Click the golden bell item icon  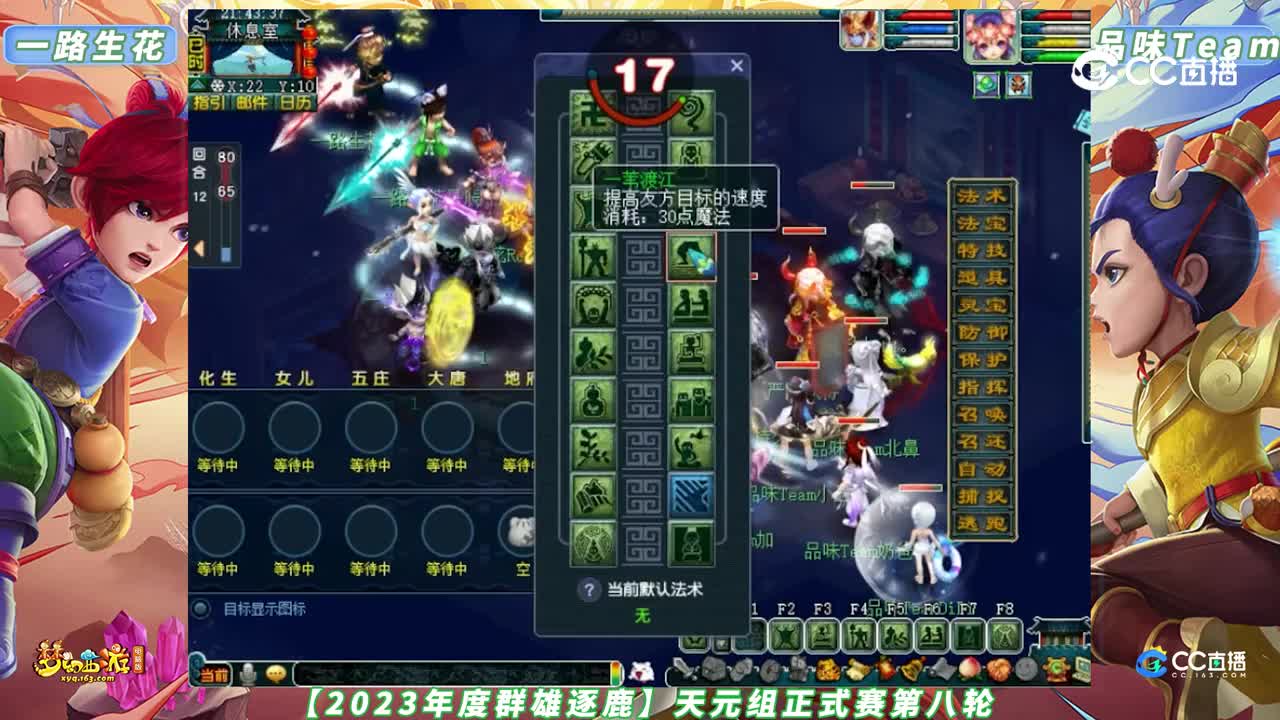911,670
